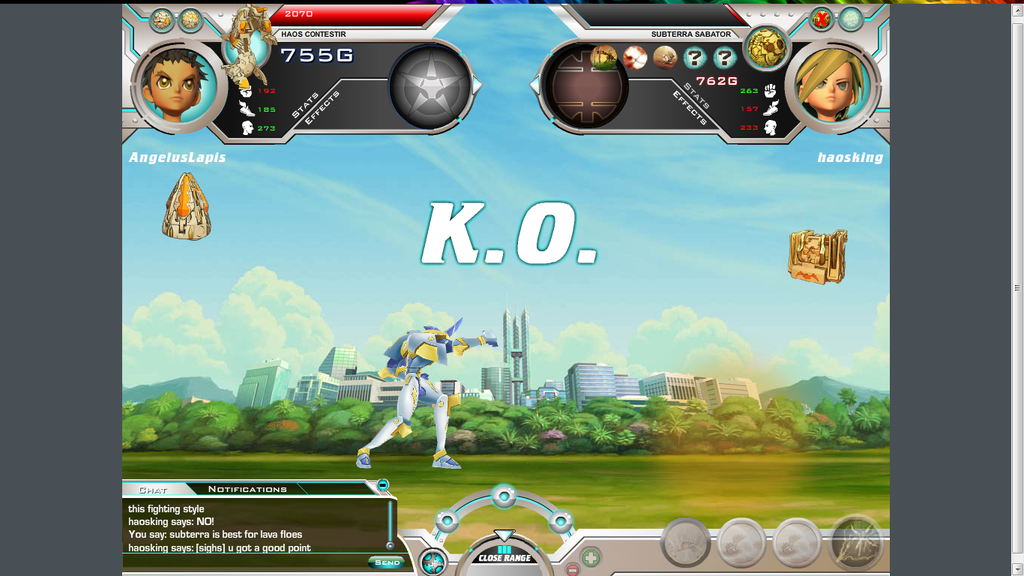The height and width of the screenshot is (576, 1024).
Task: Click haosking's player portrait
Action: (831, 87)
